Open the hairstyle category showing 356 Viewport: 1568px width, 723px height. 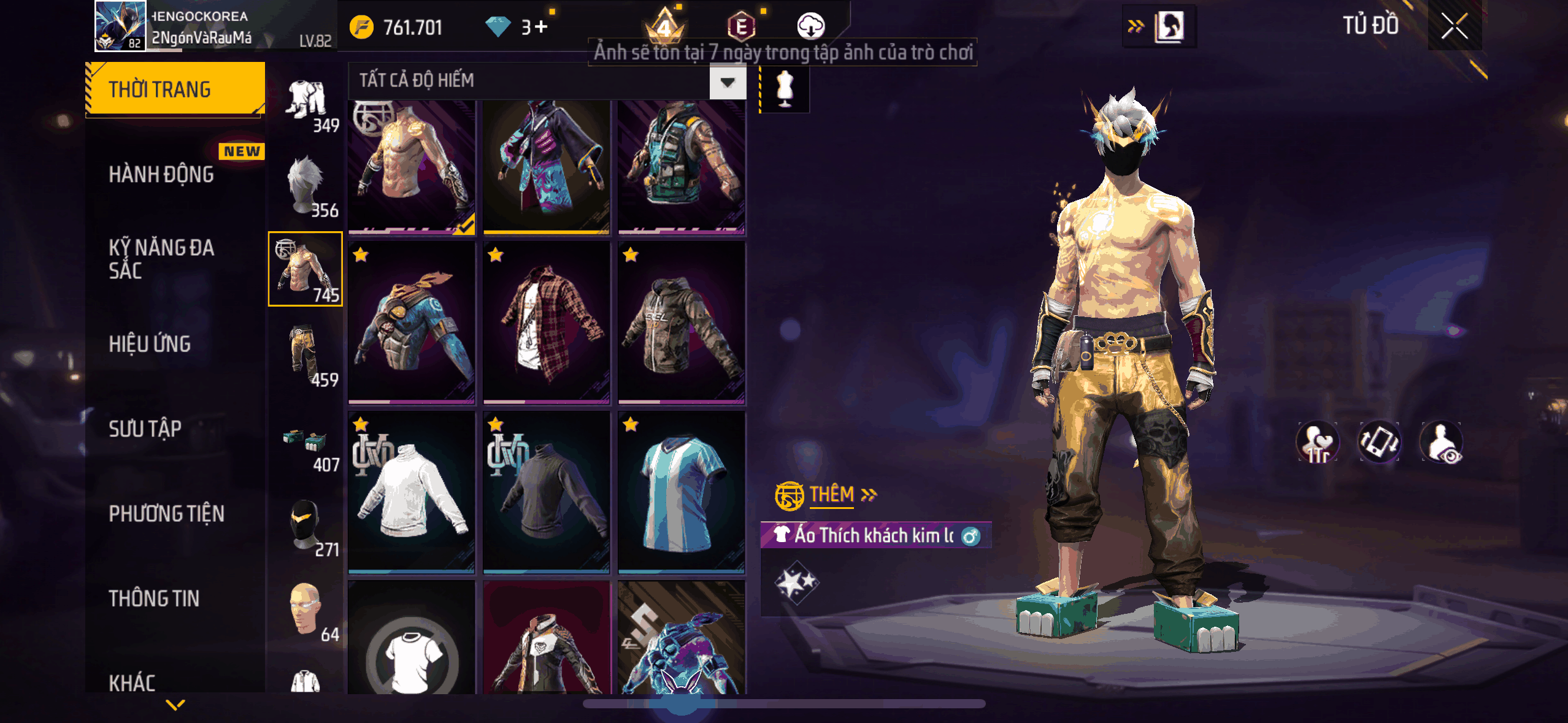[306, 185]
